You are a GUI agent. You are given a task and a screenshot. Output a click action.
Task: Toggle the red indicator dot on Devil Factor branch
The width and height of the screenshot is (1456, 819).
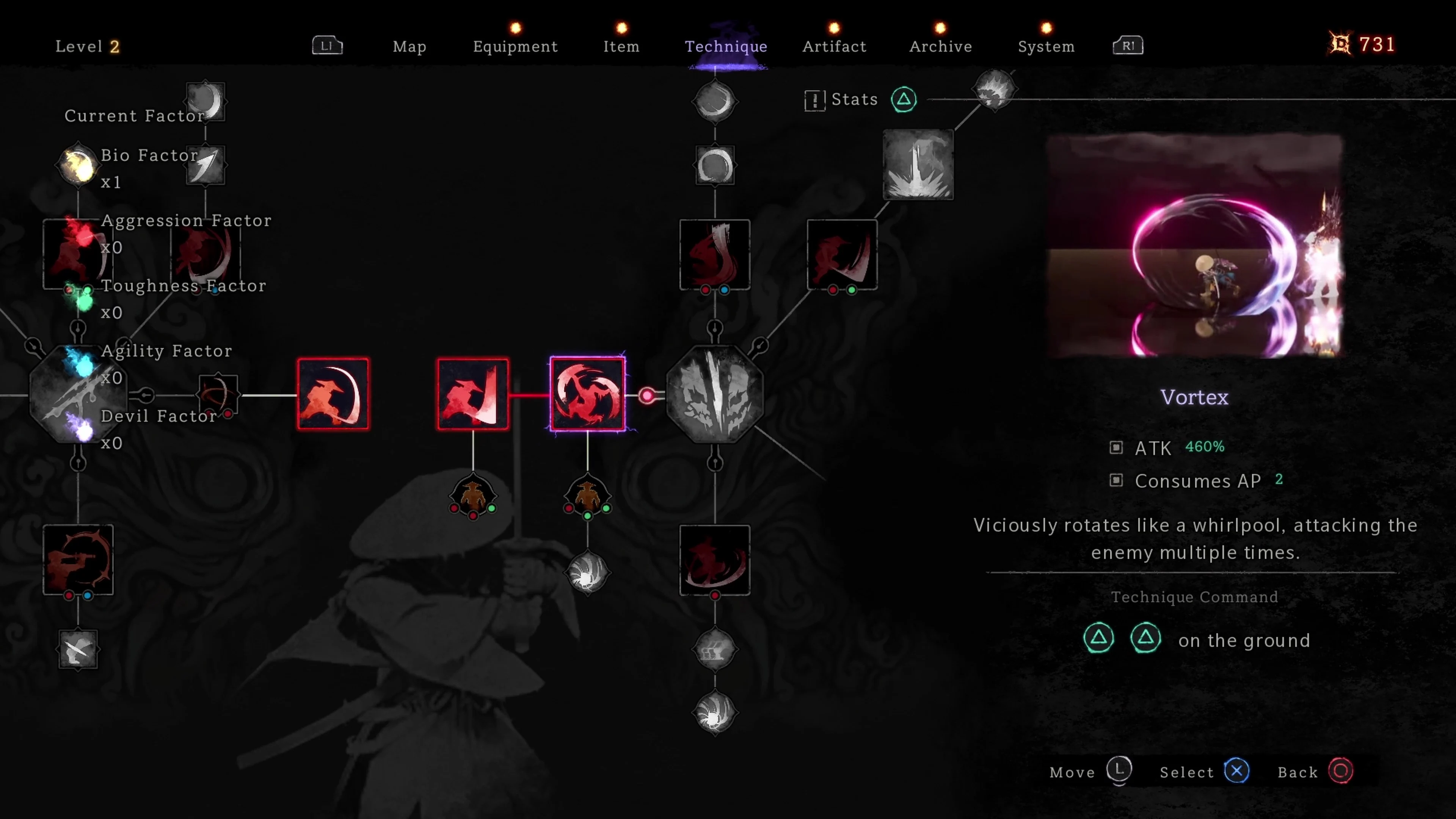click(x=228, y=414)
